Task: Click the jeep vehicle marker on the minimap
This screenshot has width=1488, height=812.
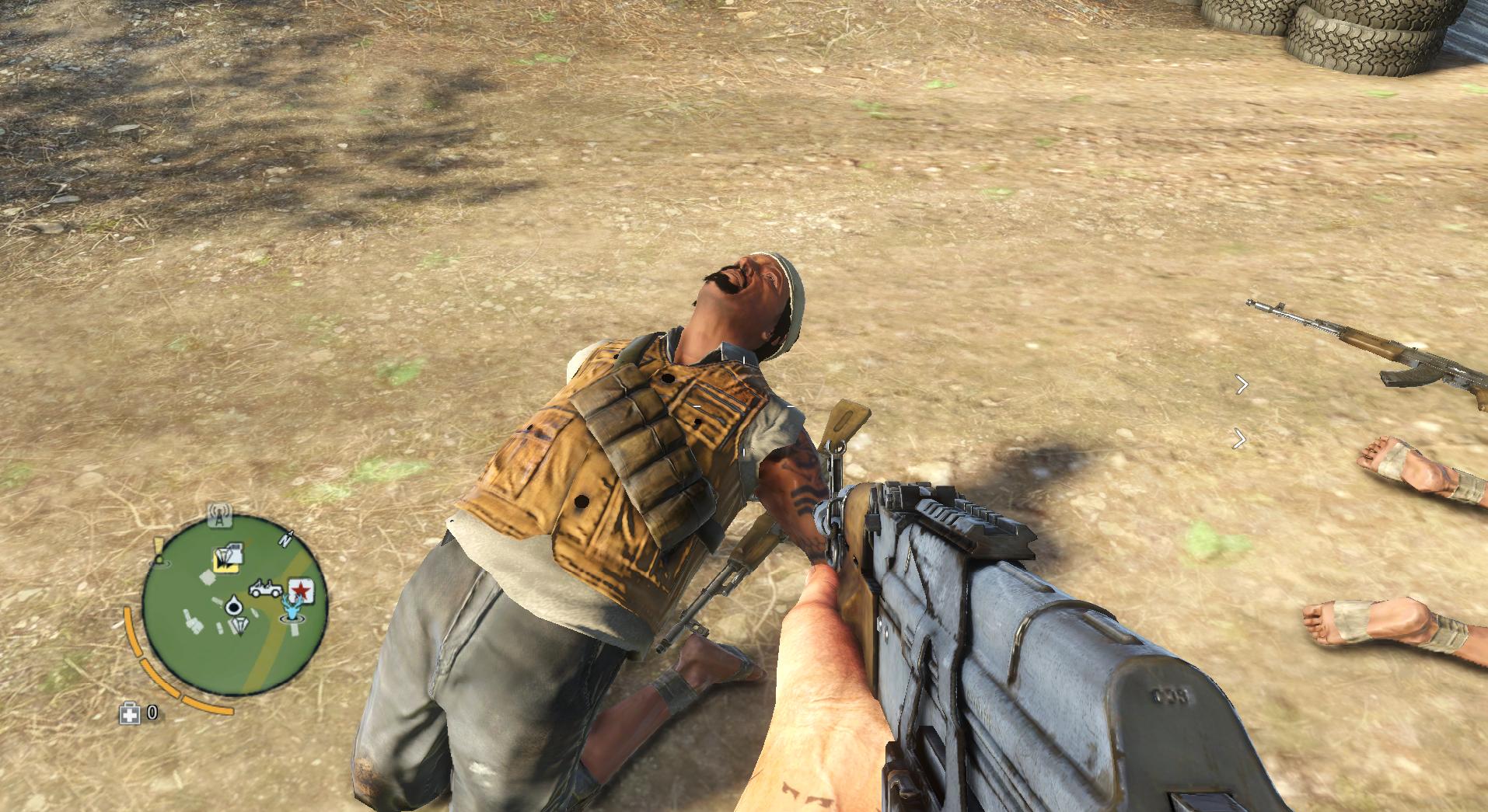Action: tap(267, 589)
